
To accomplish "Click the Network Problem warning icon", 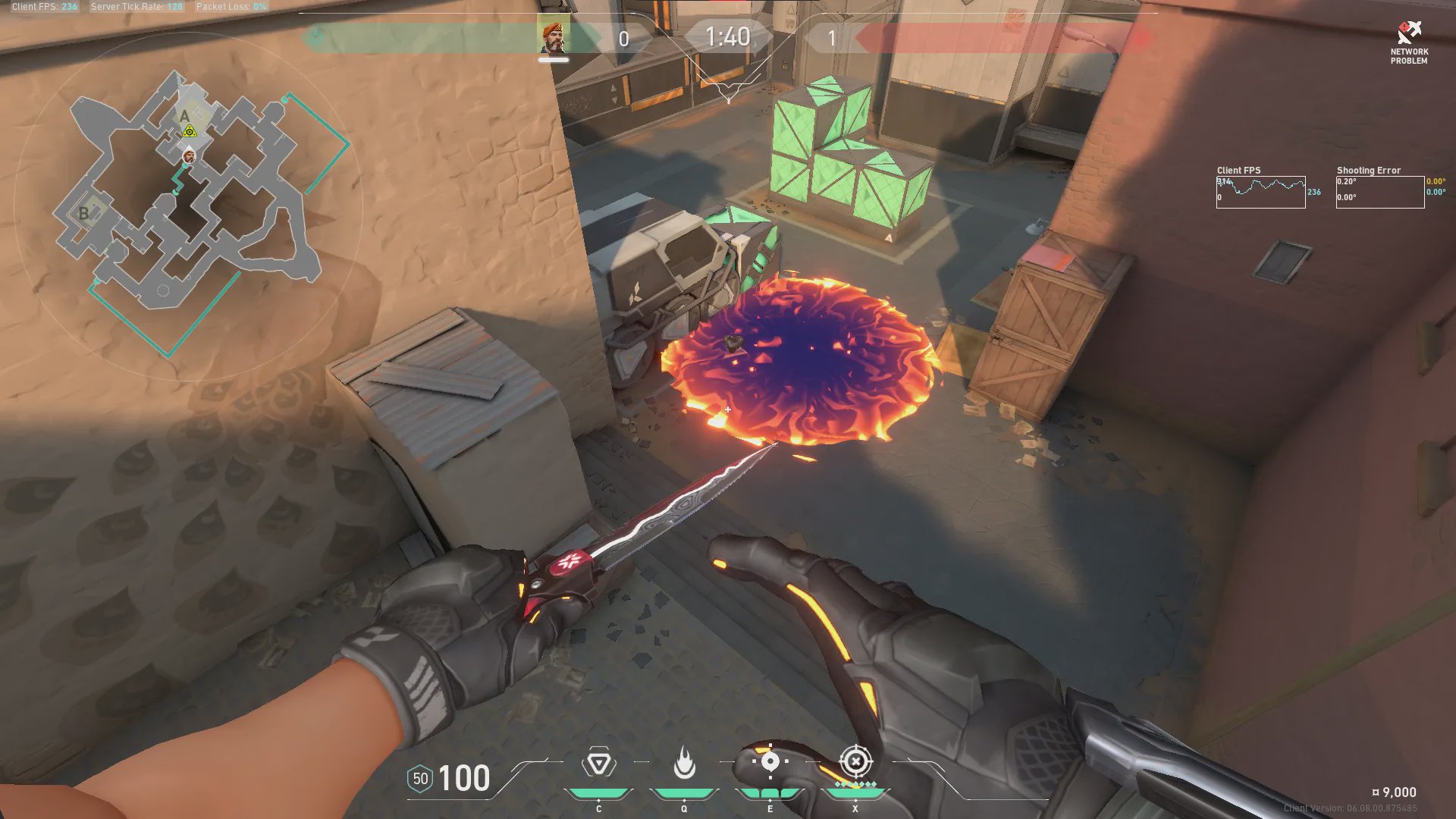I will (x=1409, y=33).
